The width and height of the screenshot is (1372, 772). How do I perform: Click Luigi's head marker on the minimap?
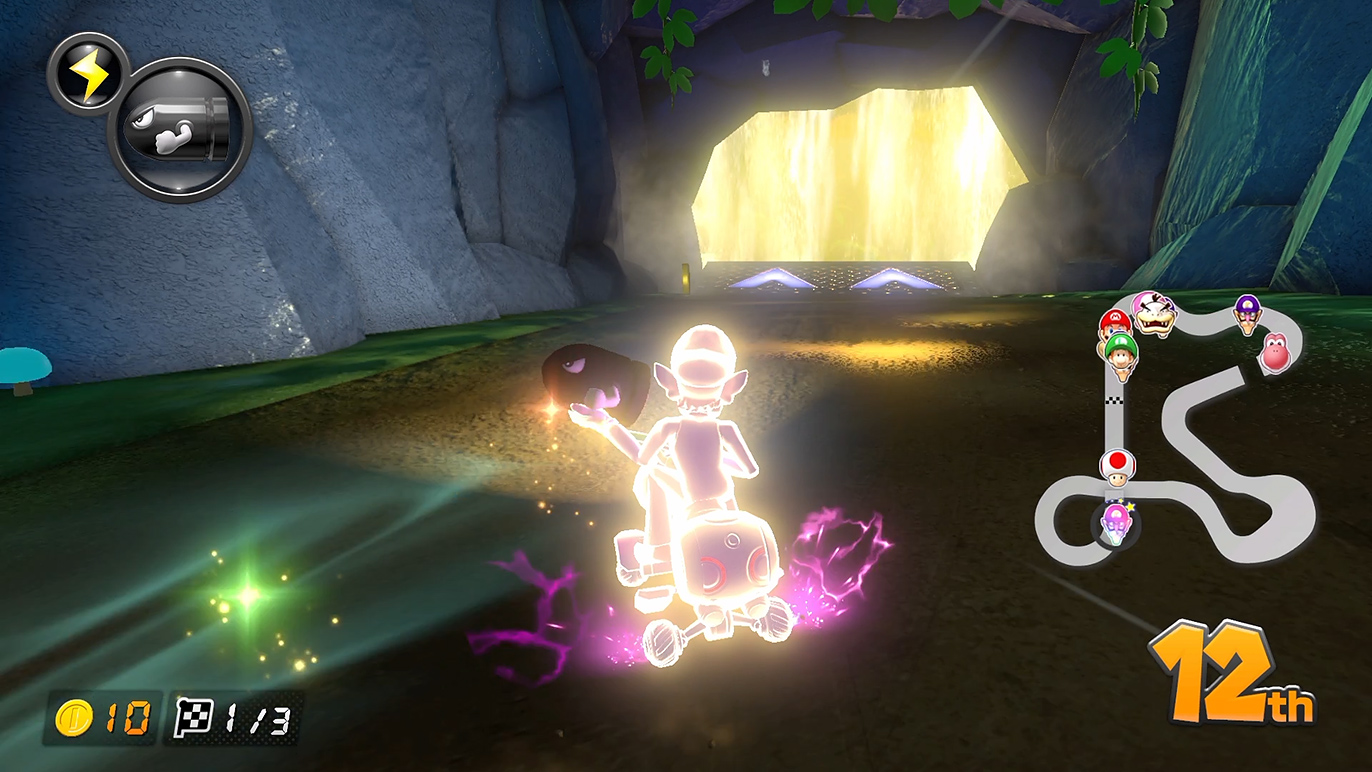click(x=1122, y=351)
